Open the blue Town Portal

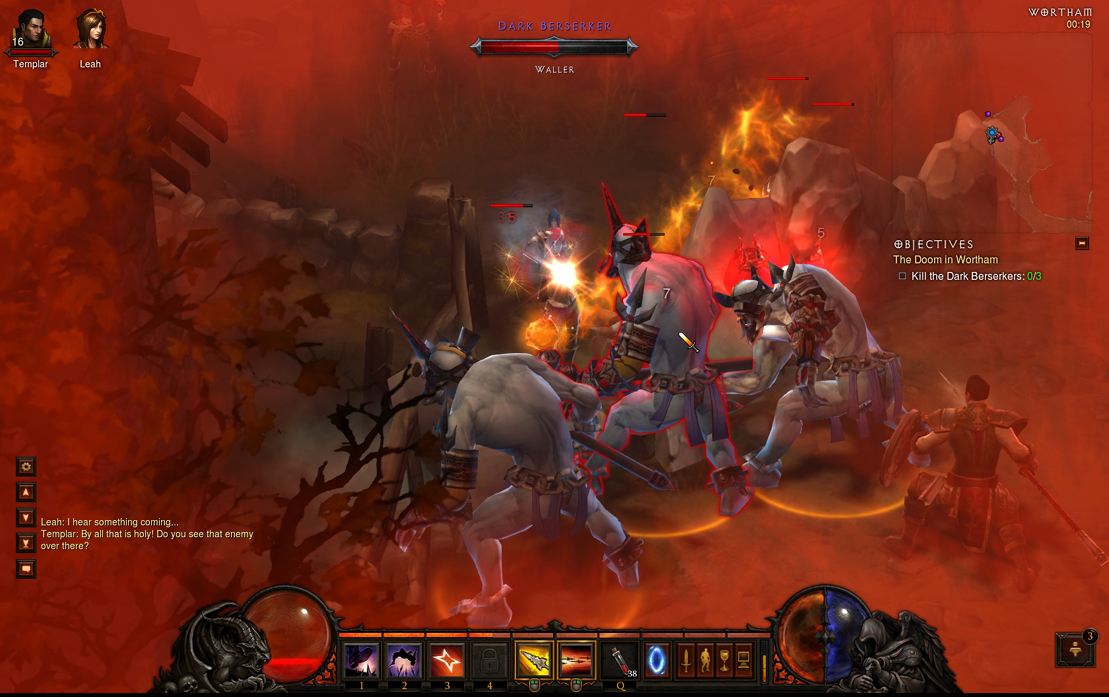point(656,661)
